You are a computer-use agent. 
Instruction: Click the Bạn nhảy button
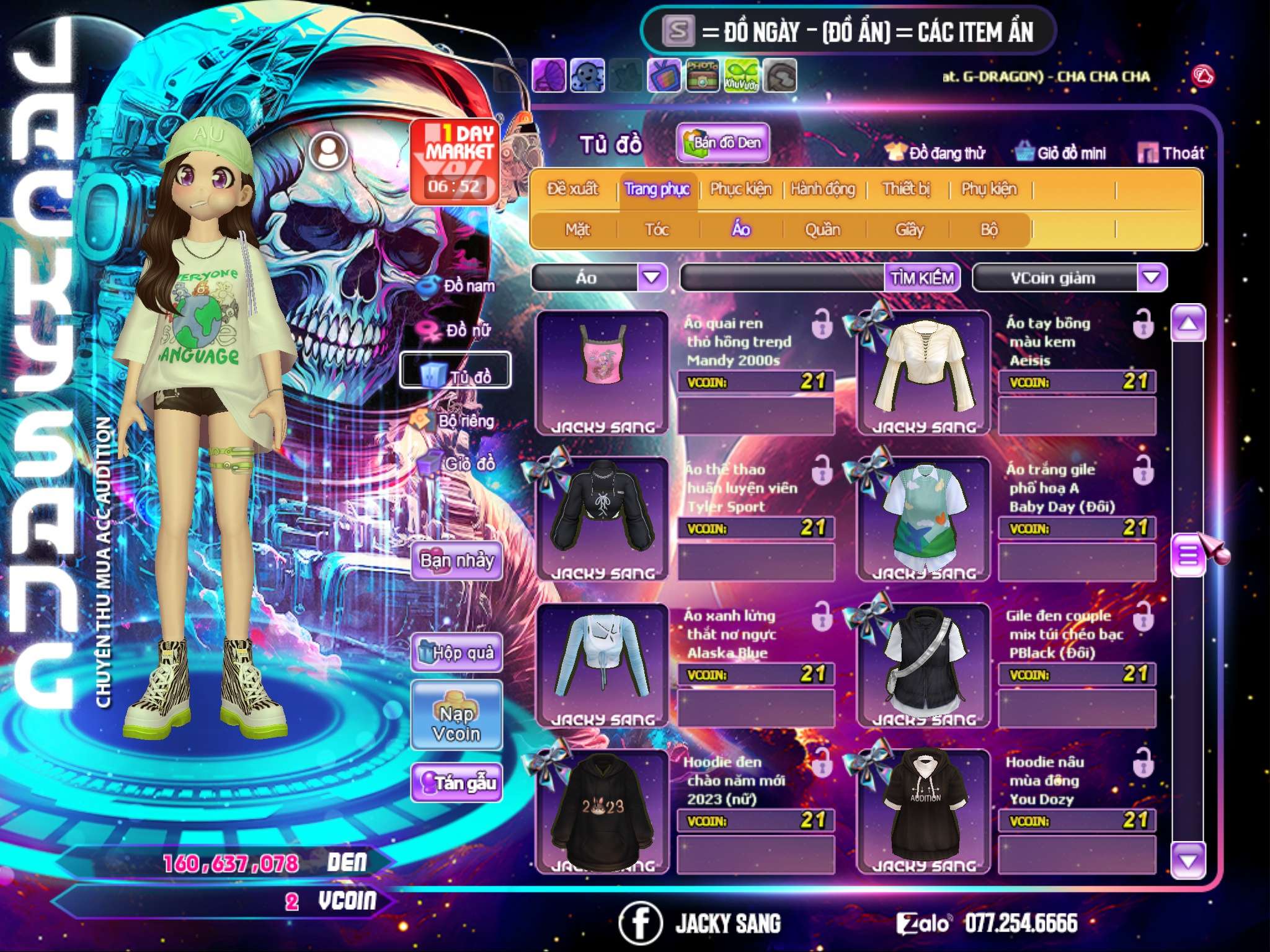click(x=456, y=561)
